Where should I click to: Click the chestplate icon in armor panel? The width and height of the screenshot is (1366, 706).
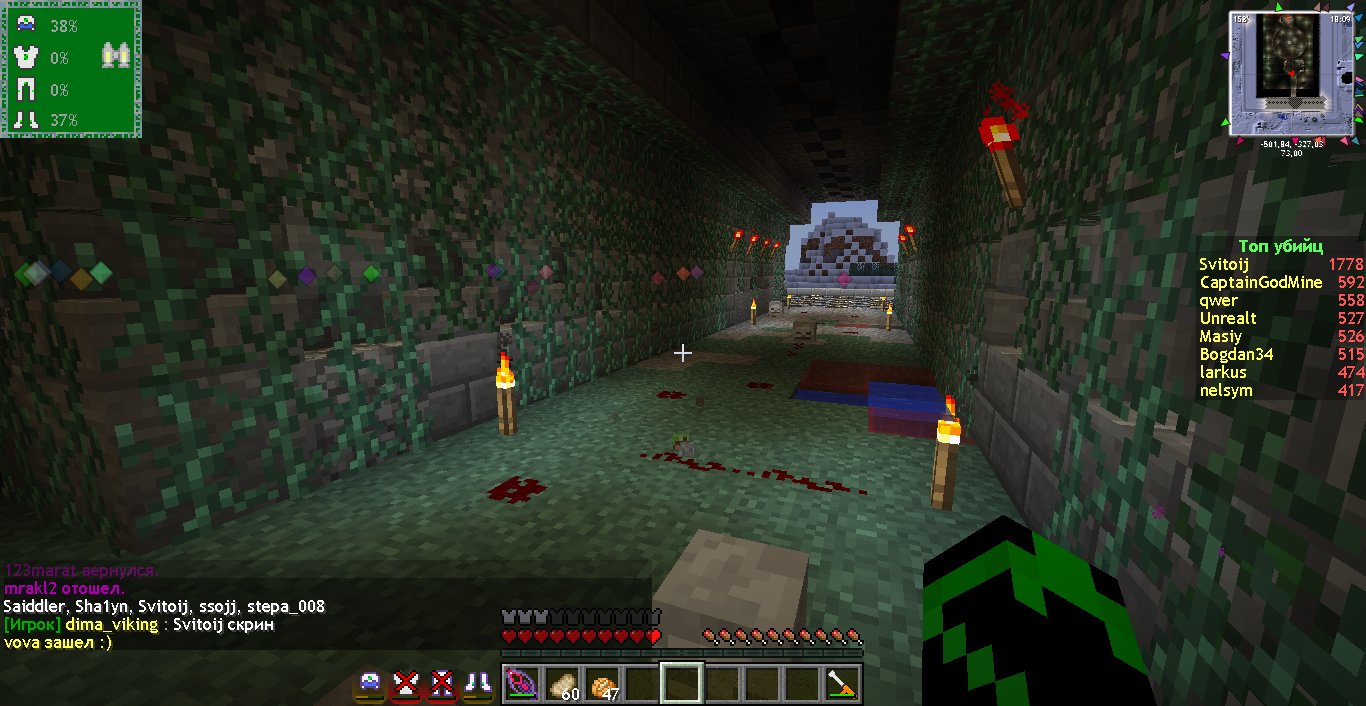point(26,58)
